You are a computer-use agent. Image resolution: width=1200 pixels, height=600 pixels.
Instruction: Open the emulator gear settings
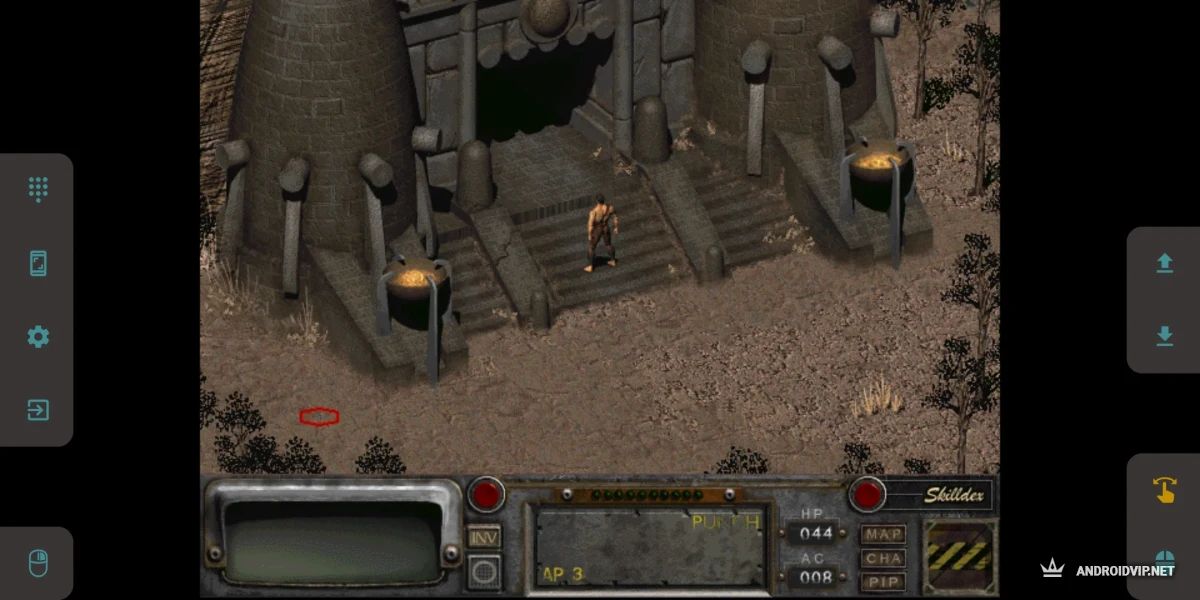click(38, 337)
